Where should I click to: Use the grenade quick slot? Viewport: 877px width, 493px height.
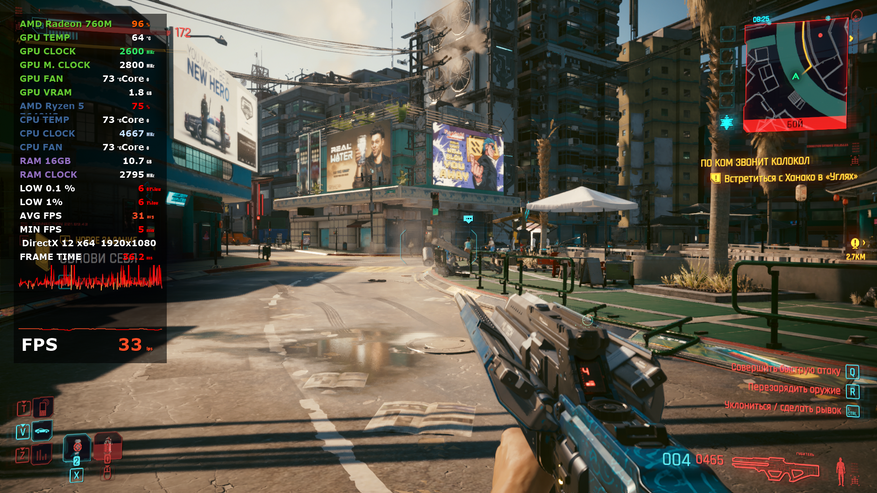tap(76, 448)
